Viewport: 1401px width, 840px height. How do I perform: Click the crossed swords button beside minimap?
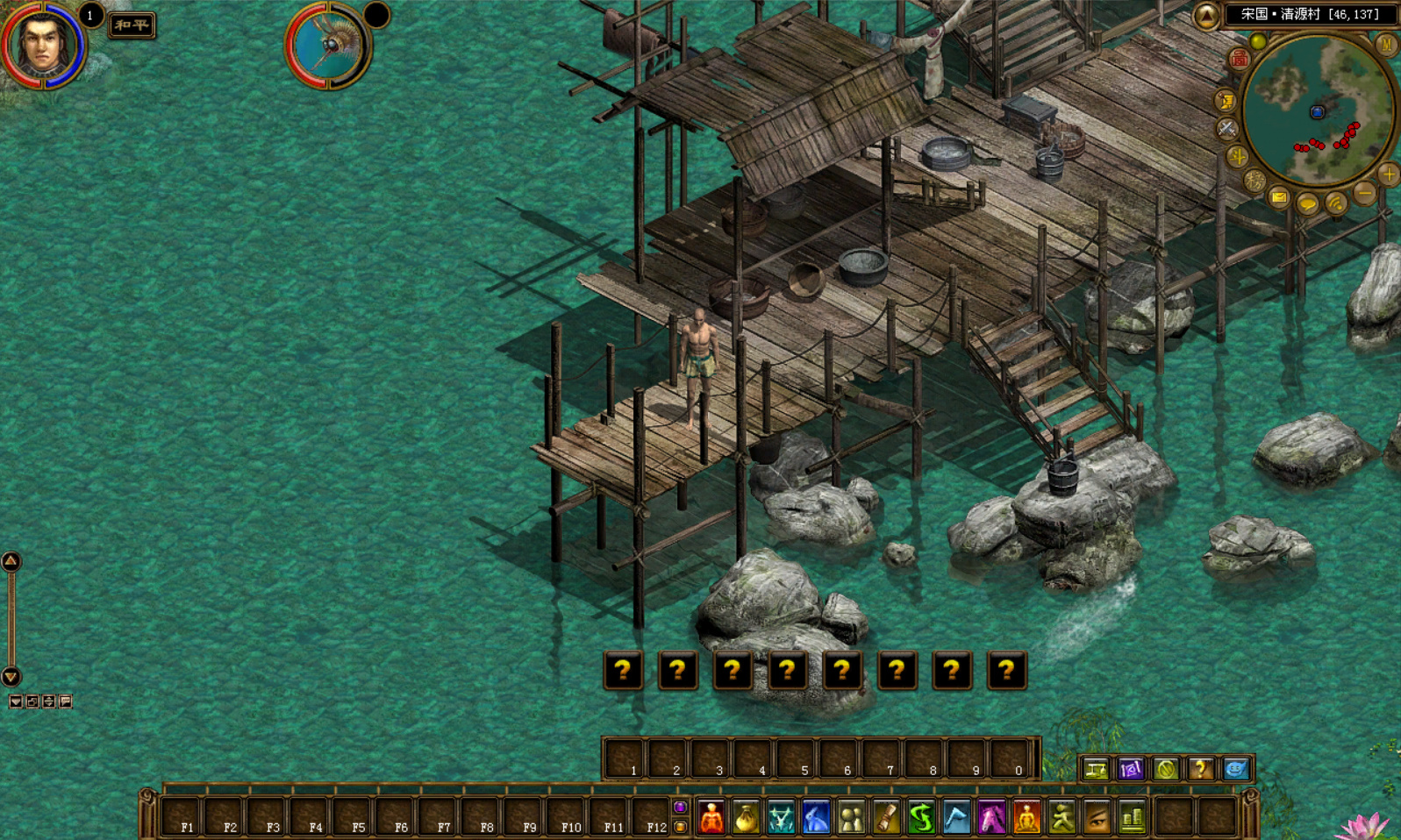(x=1226, y=129)
